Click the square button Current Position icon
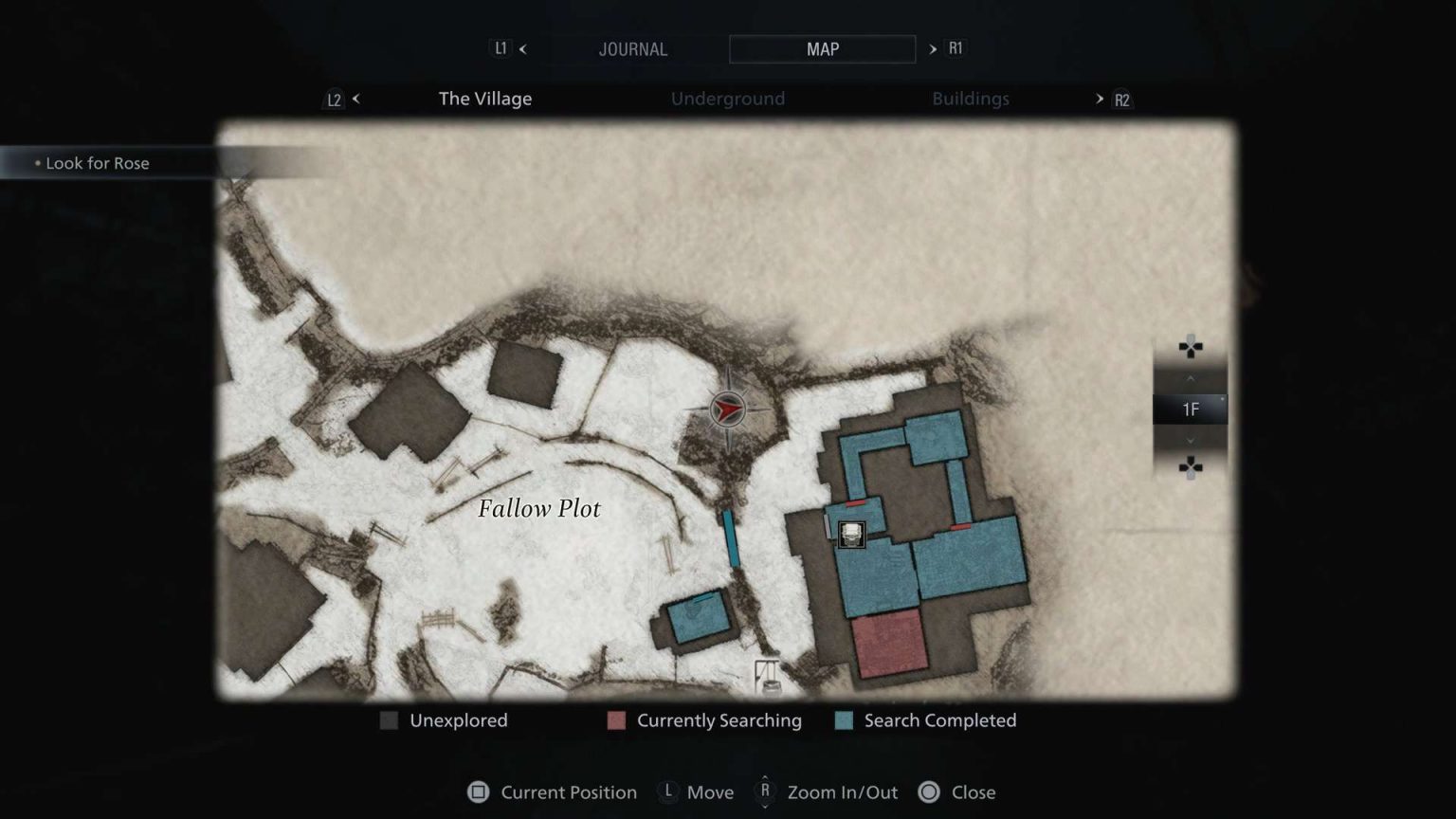This screenshot has width=1456, height=819. tap(479, 792)
